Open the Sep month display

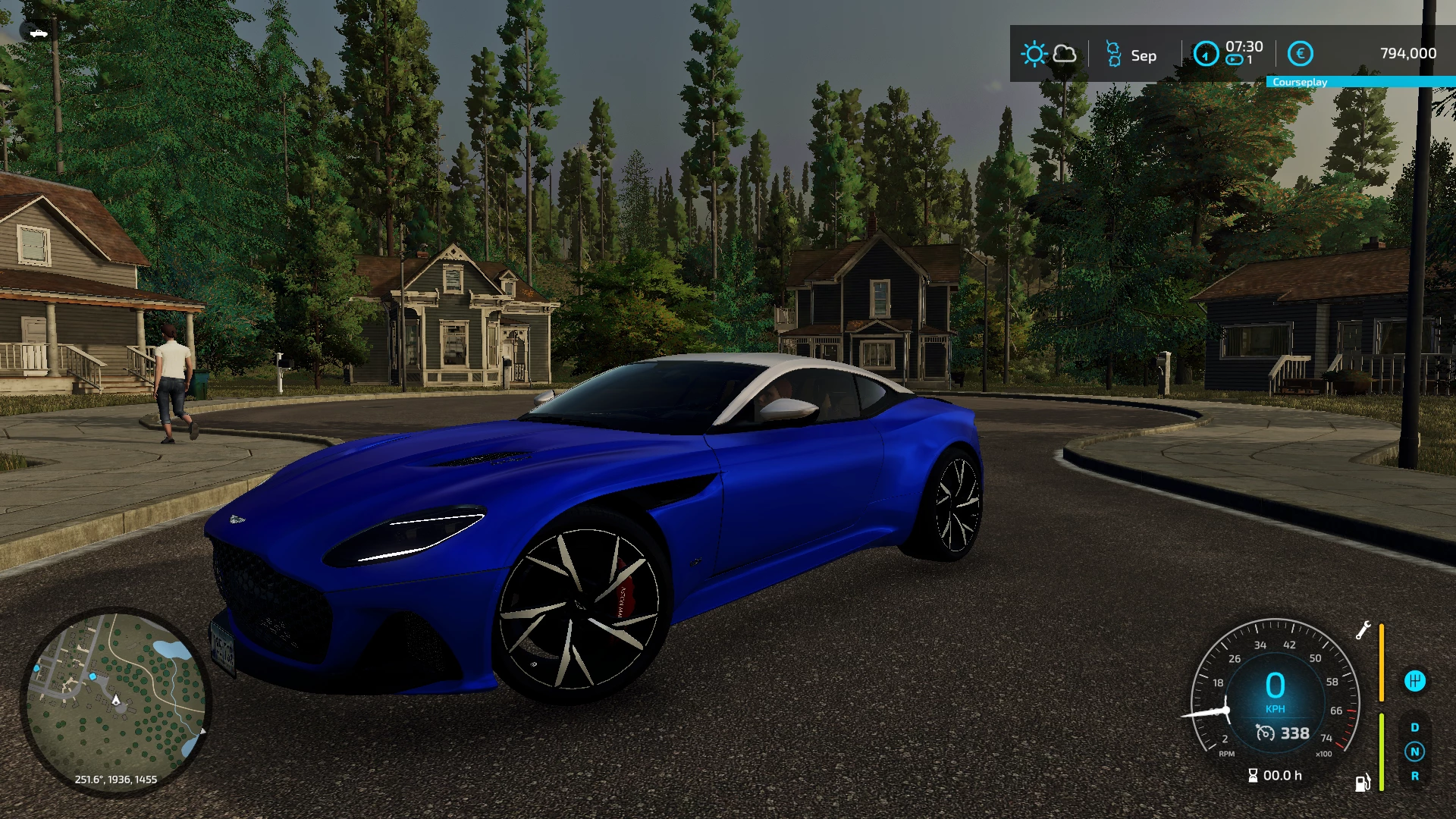[1144, 55]
